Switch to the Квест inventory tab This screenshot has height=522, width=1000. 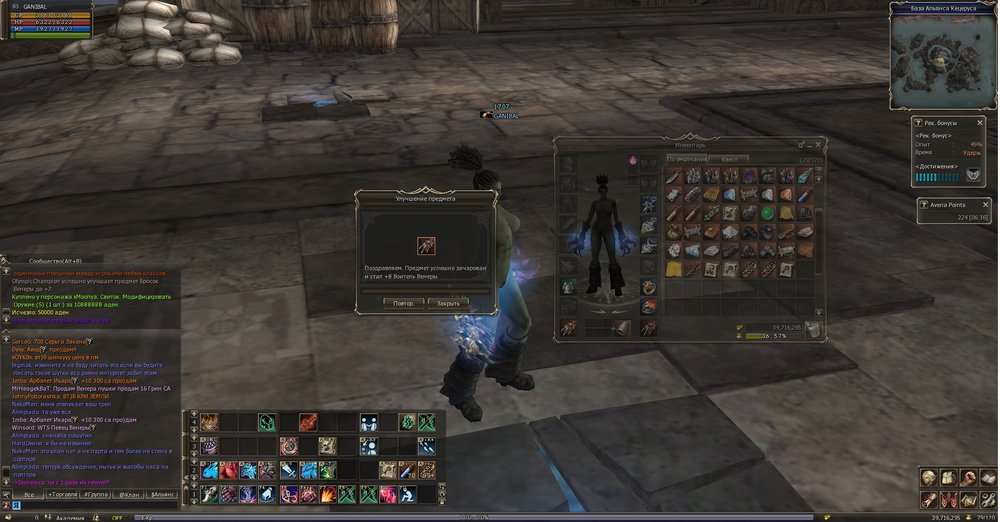(x=729, y=159)
